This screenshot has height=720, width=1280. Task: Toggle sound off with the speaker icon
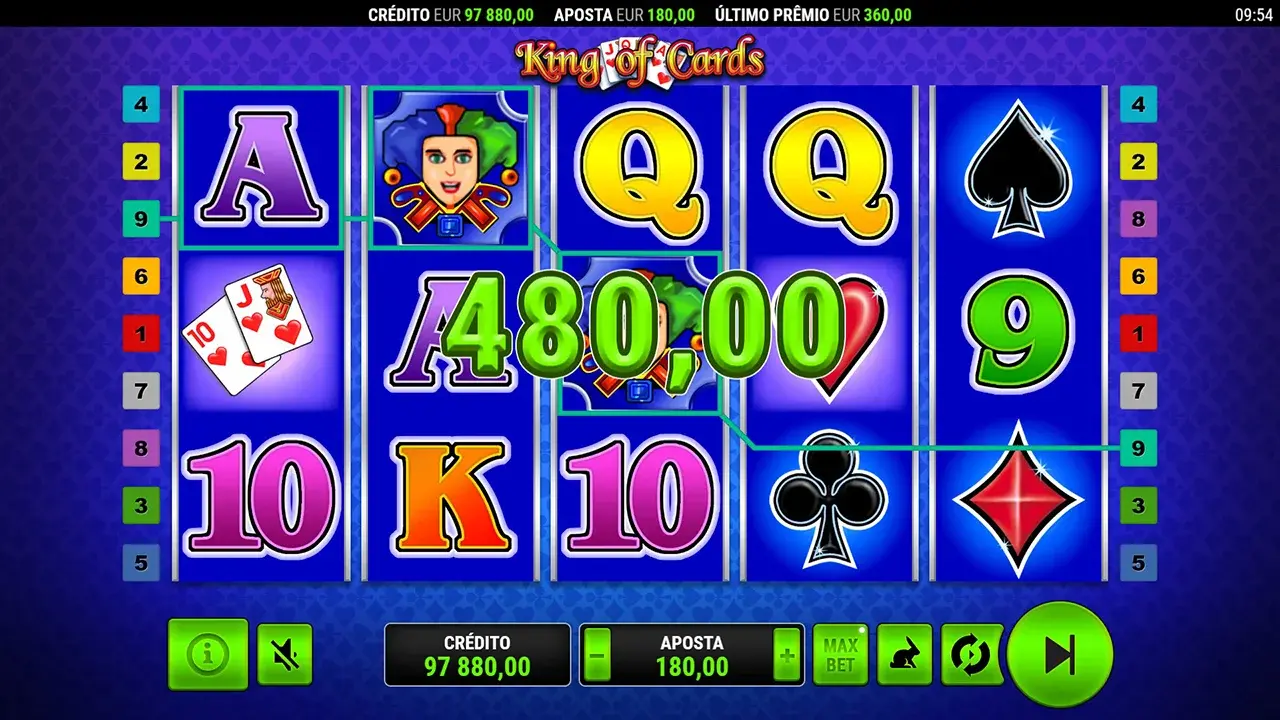[284, 654]
